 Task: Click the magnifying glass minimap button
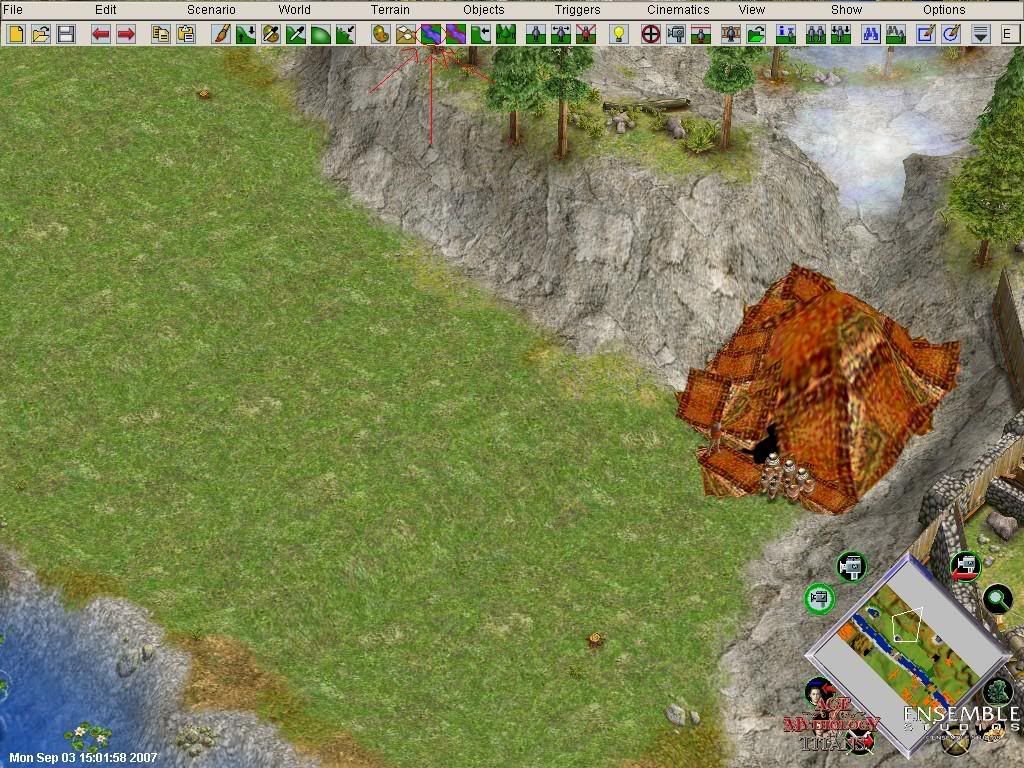click(x=997, y=599)
